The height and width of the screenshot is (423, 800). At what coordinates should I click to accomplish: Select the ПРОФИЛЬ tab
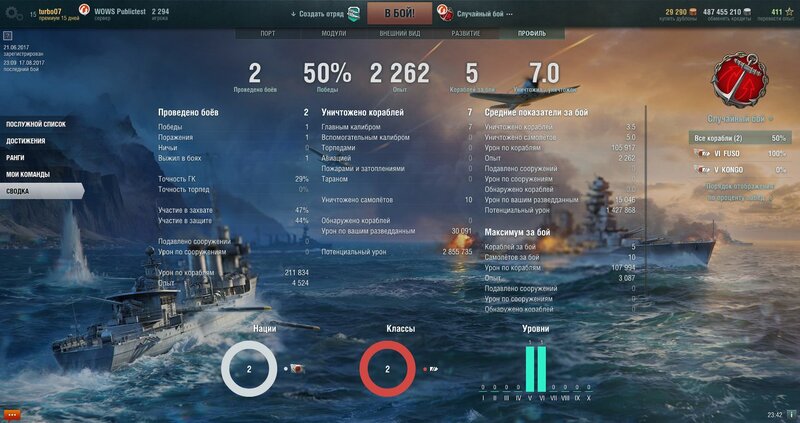click(x=532, y=33)
